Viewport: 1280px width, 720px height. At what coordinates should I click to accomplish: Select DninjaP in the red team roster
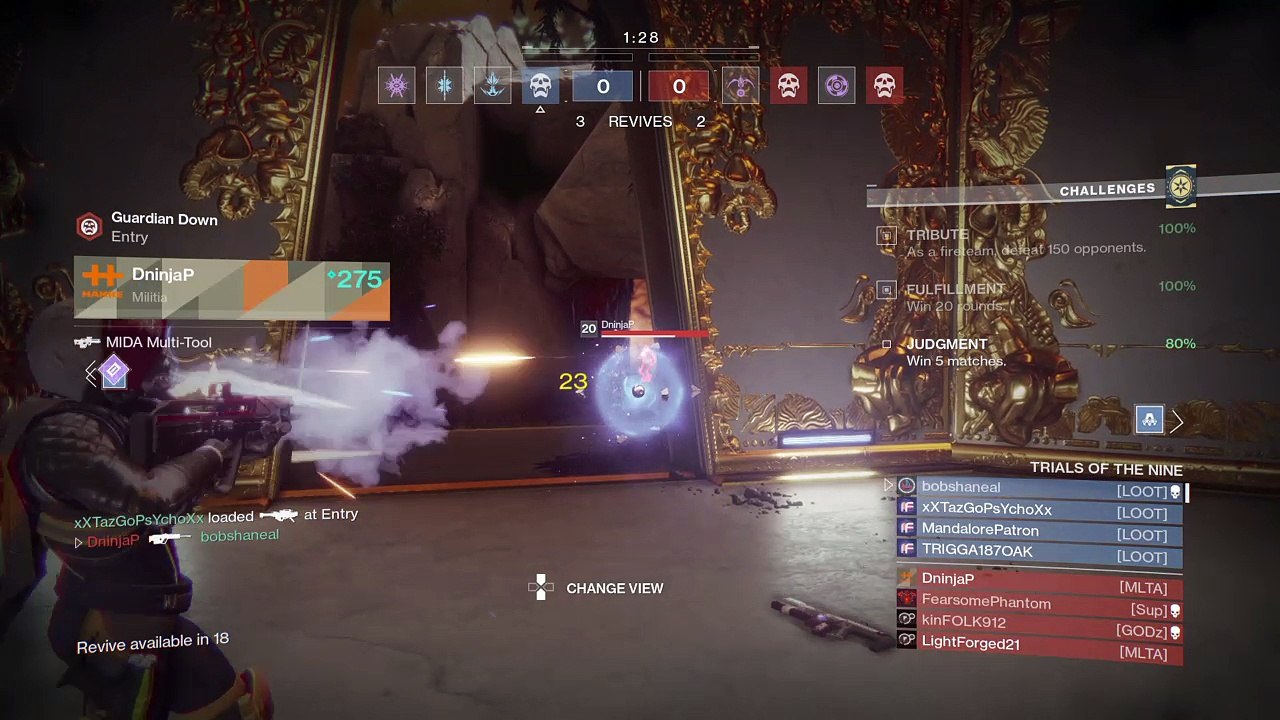pyautogui.click(x=1040, y=581)
